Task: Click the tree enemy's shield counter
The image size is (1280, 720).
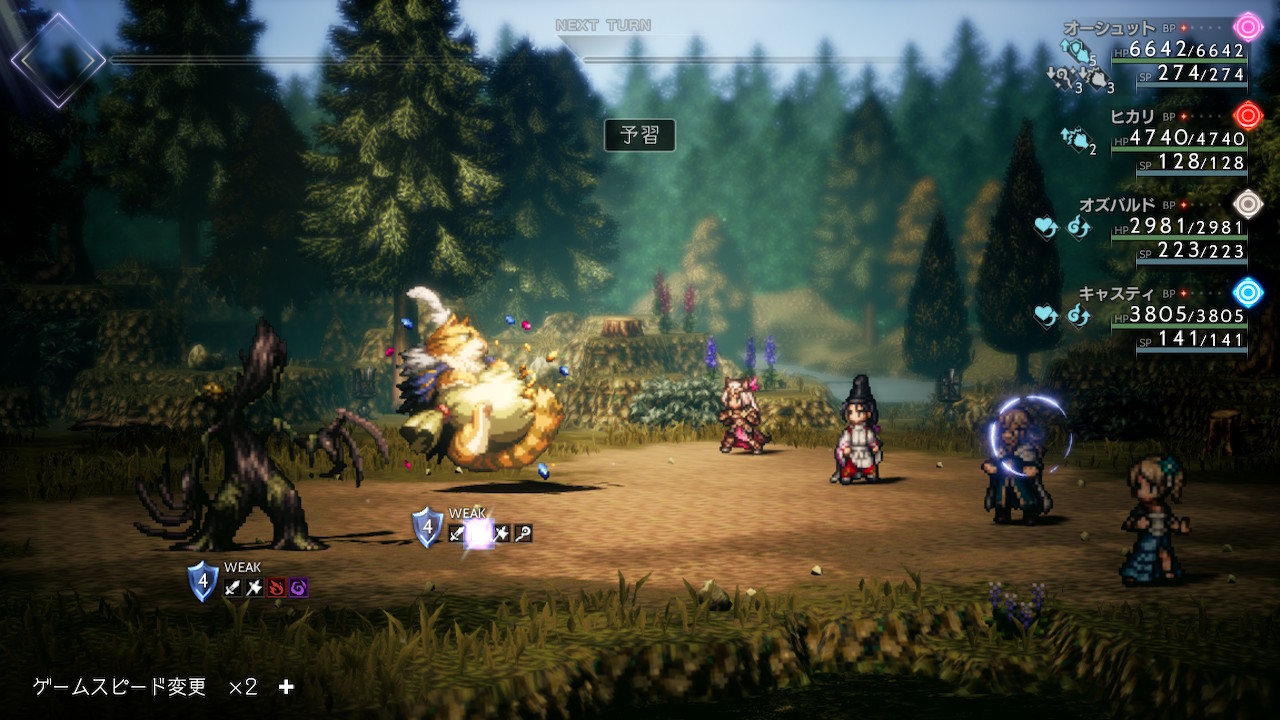Action: [203, 580]
